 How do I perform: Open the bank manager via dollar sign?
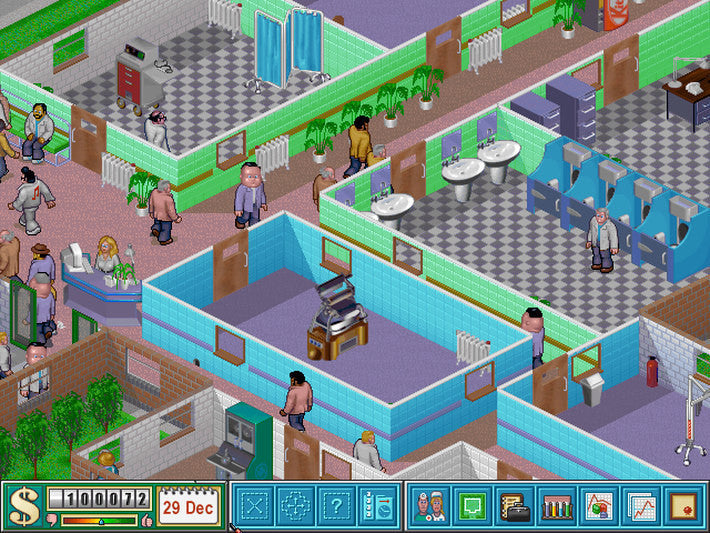point(24,507)
